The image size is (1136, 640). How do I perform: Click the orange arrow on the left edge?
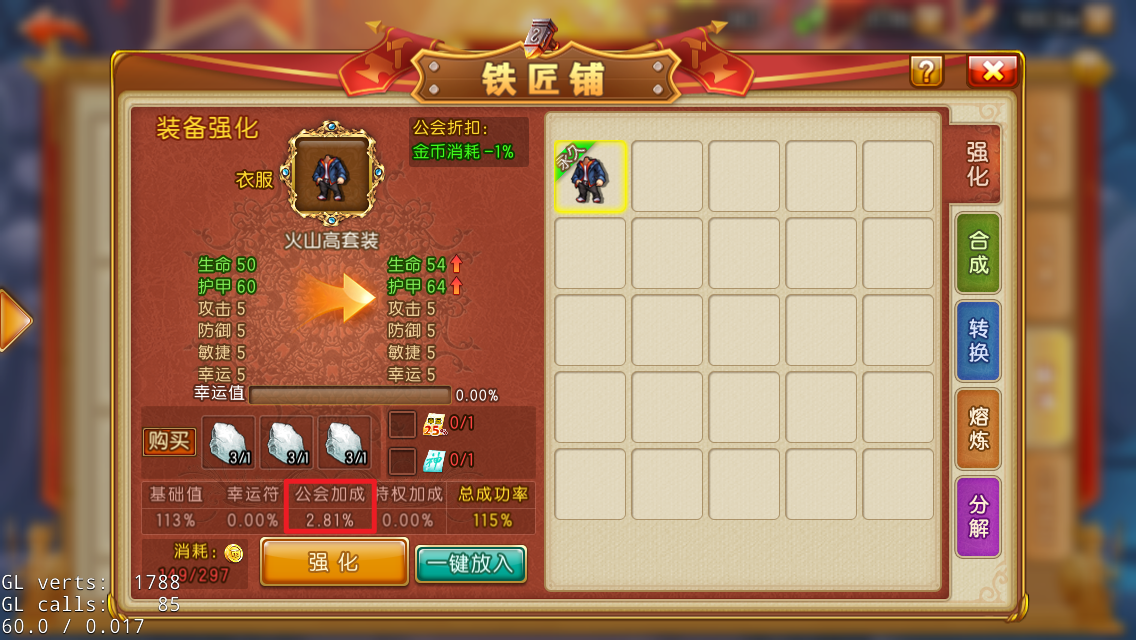click(x=14, y=321)
